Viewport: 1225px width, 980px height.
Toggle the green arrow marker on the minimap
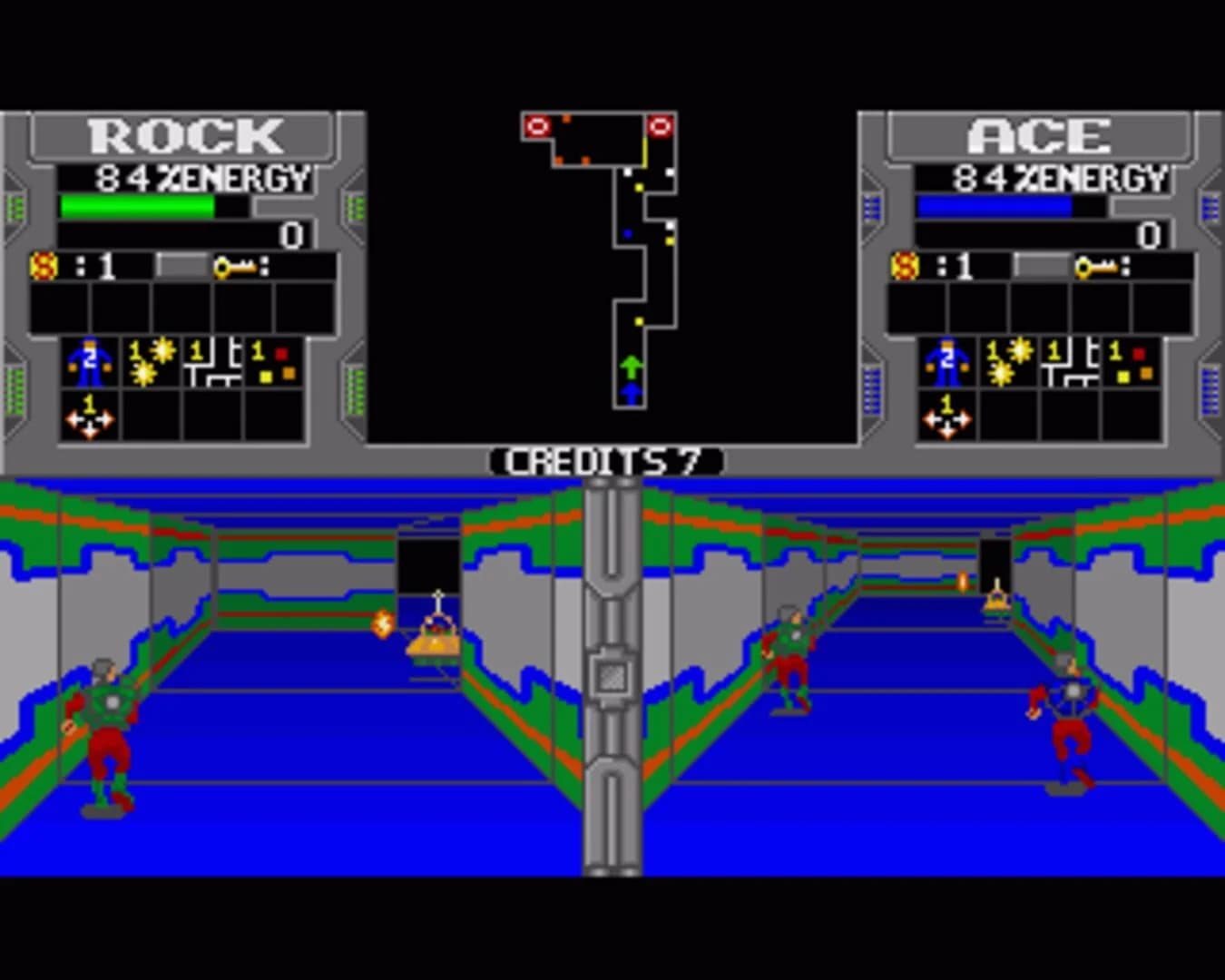(x=631, y=366)
